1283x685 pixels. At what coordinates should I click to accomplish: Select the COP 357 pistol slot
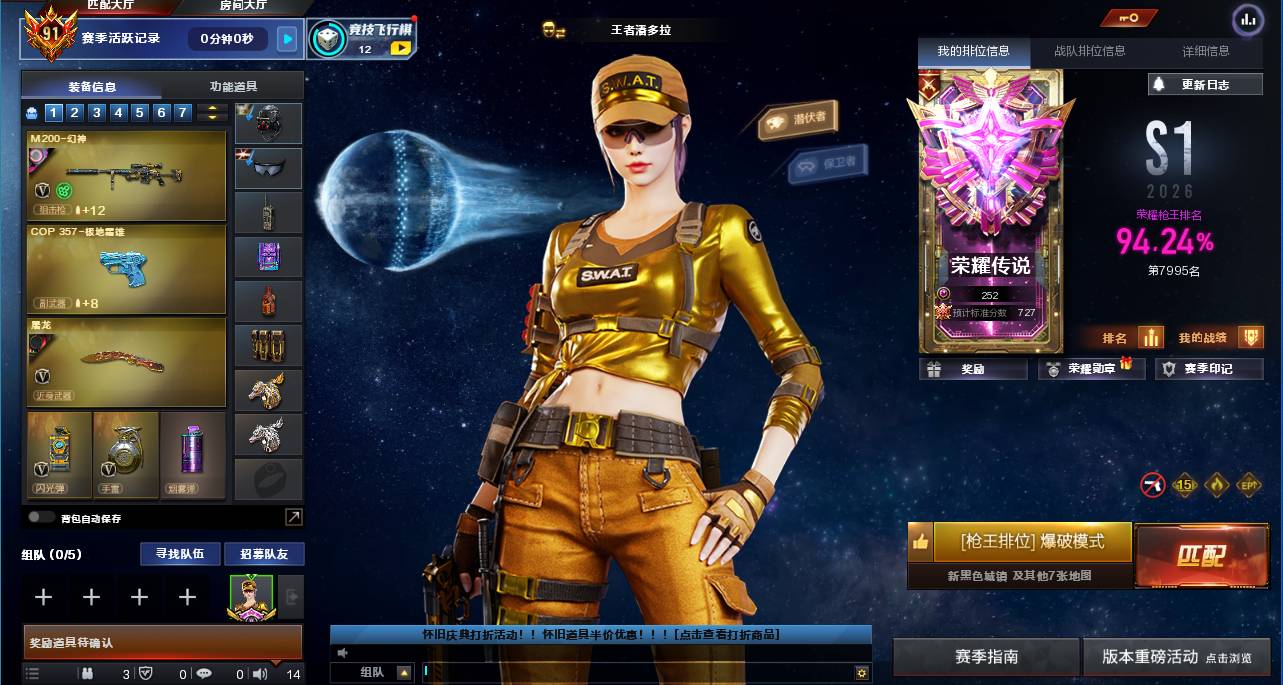127,268
